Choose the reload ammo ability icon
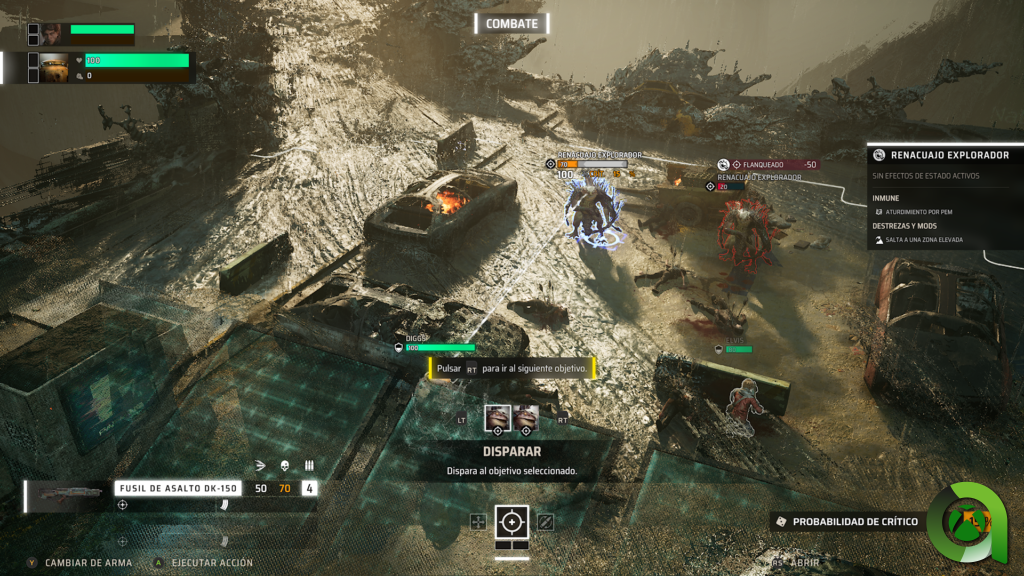This screenshot has height=576, width=1024. point(545,521)
